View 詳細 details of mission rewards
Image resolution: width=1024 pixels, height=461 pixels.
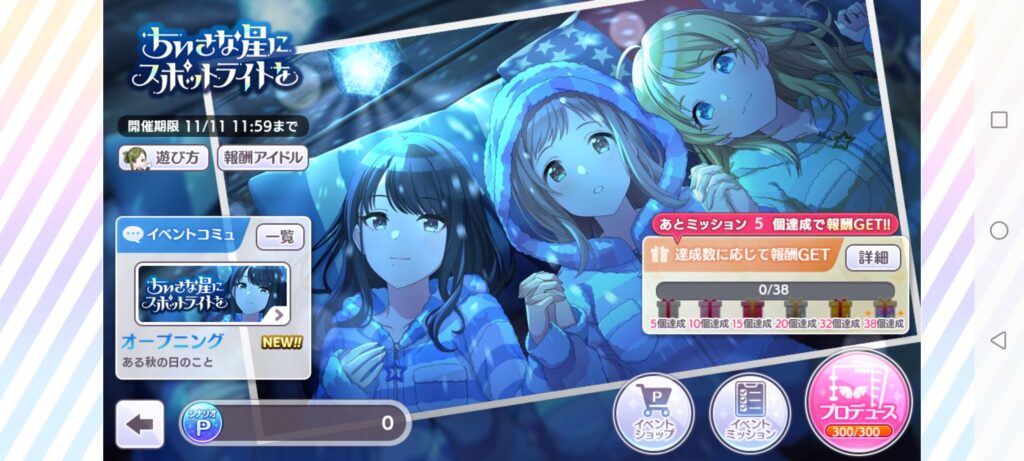873,257
